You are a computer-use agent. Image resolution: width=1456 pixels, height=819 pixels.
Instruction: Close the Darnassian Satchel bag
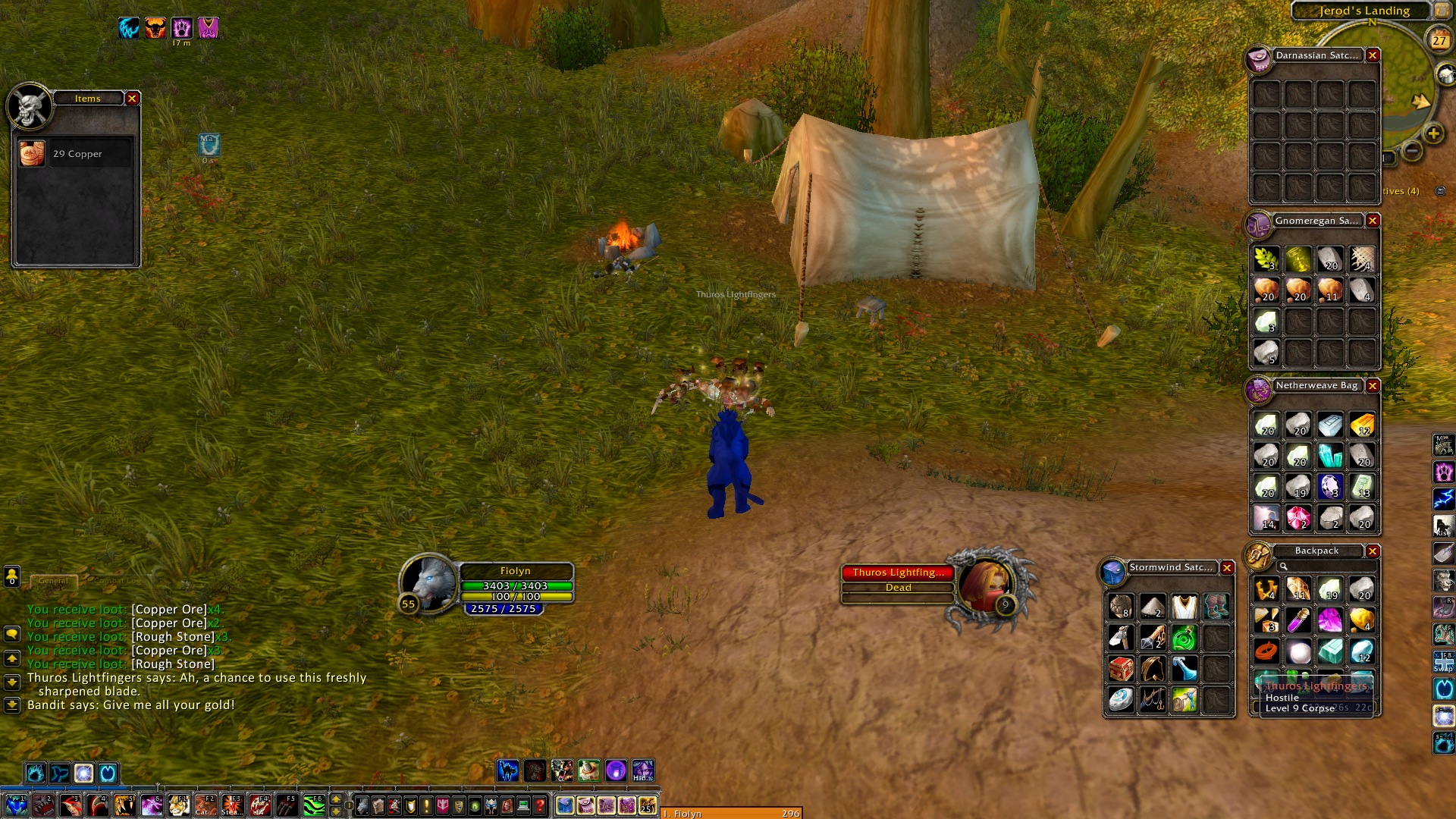[1373, 55]
